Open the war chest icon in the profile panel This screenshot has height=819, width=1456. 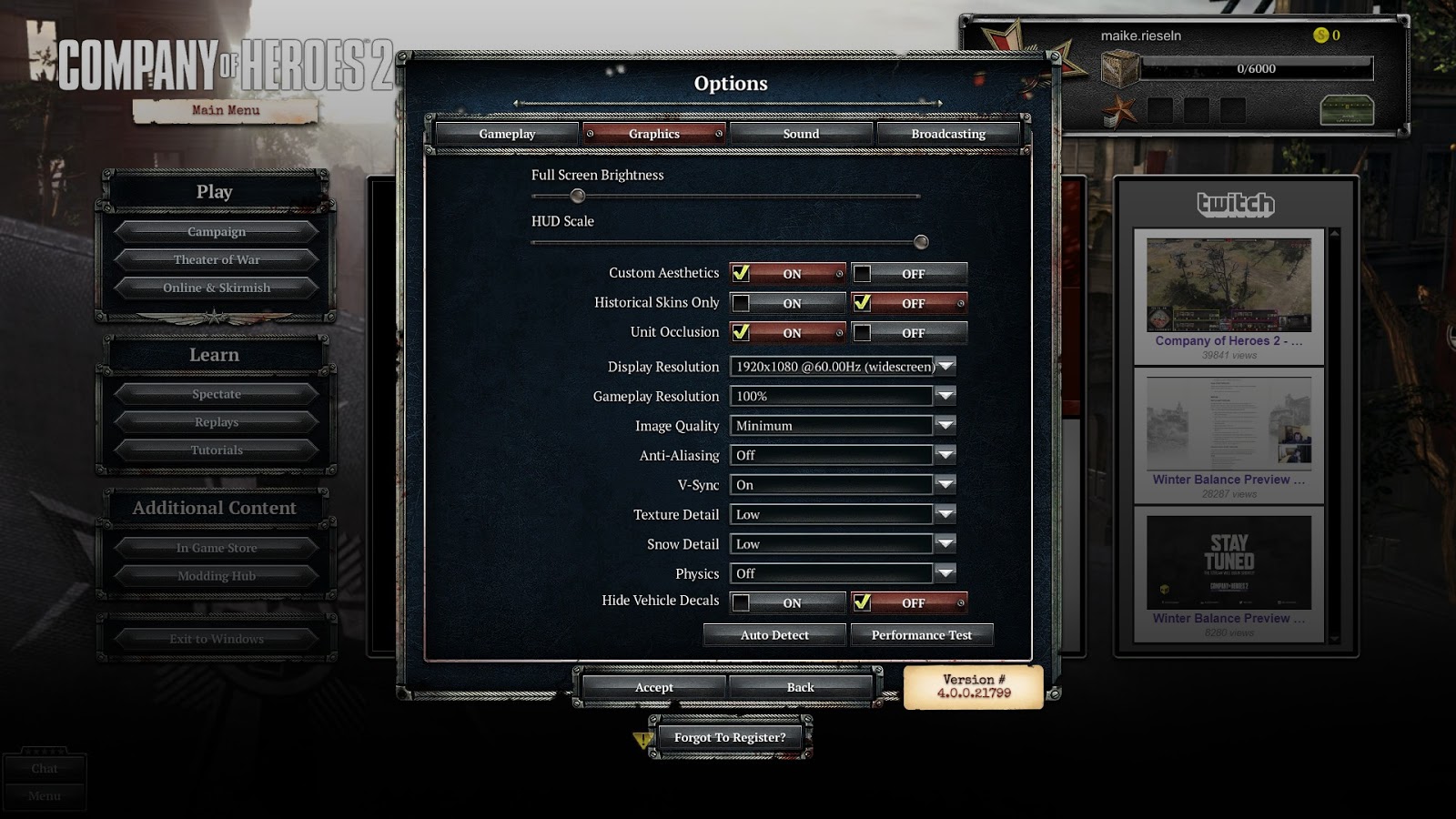coord(1348,109)
